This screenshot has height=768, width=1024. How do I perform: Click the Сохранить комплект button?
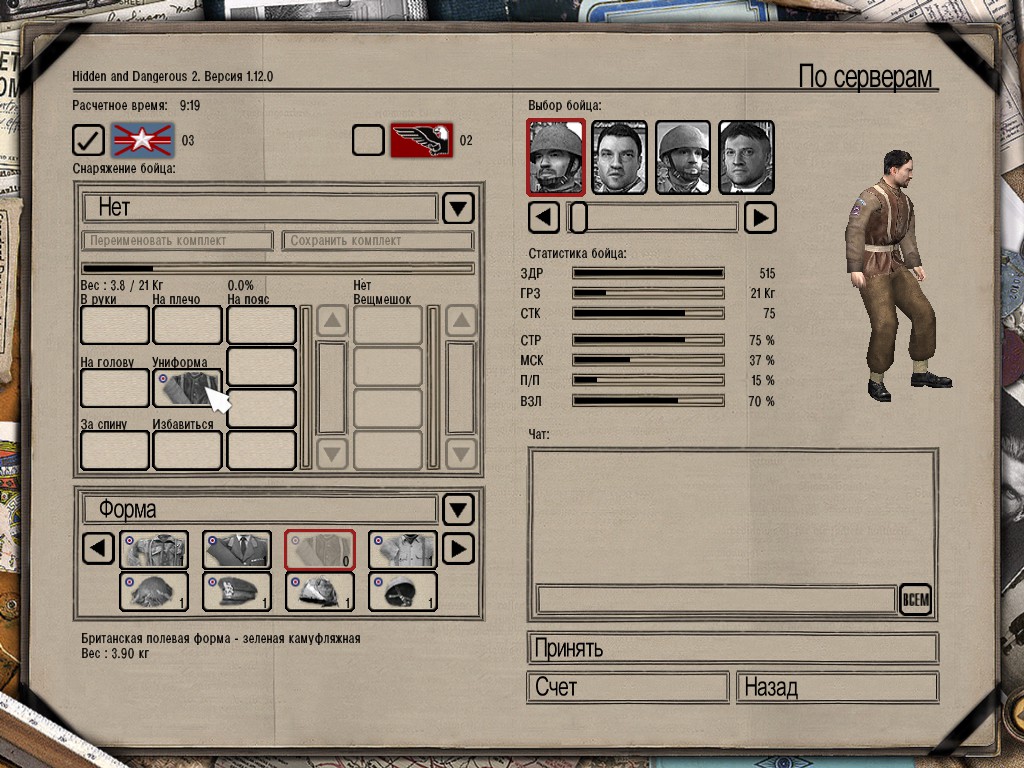377,241
